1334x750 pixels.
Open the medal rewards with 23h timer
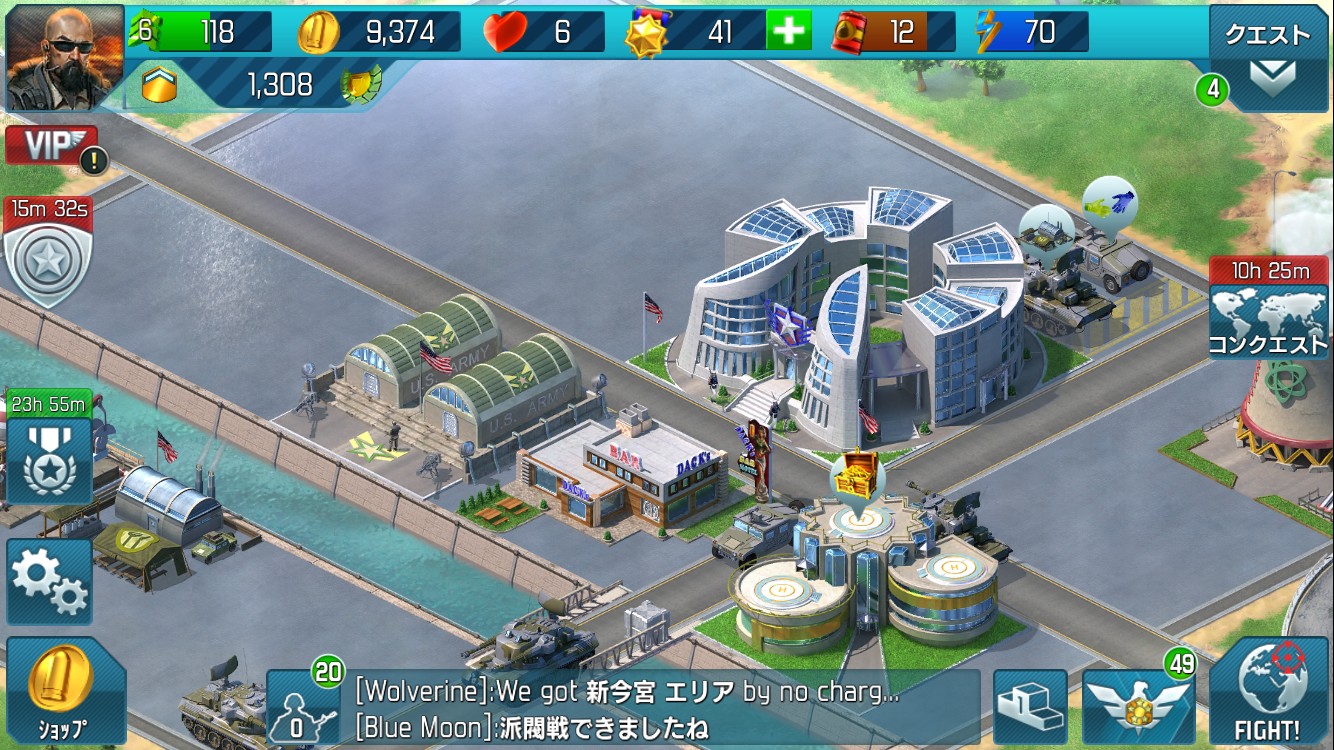coord(49,459)
